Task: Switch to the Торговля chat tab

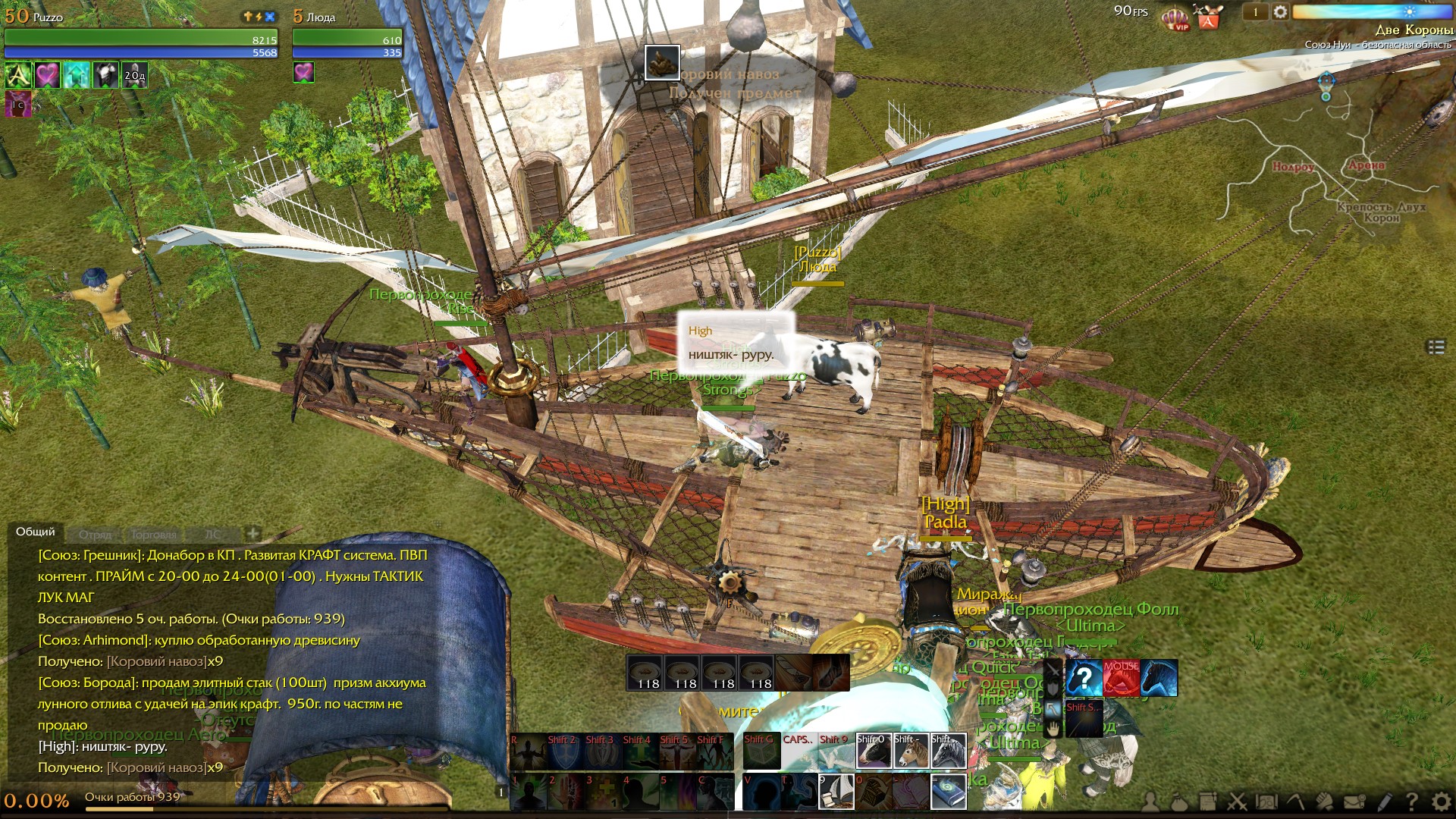Action: (153, 535)
